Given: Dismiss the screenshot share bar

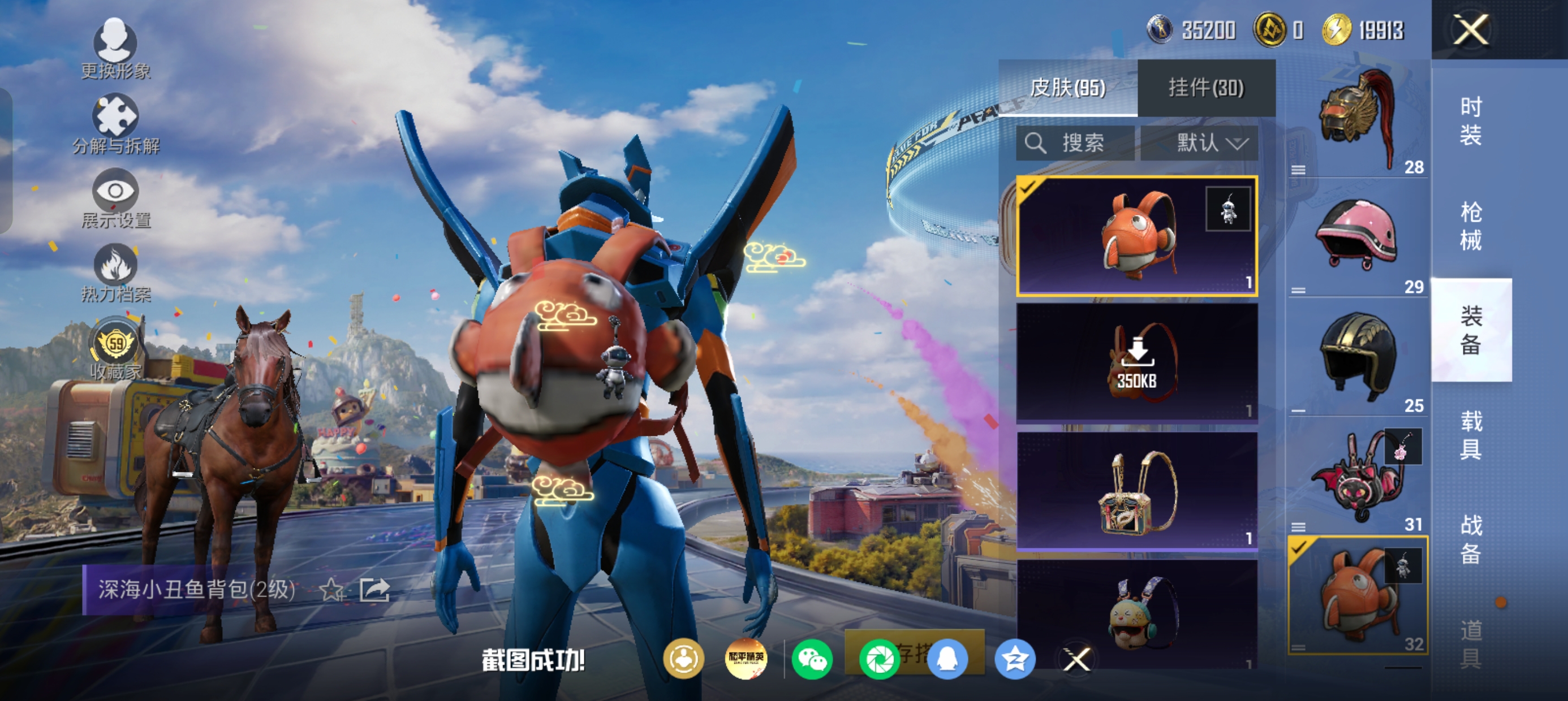Looking at the screenshot, I should (x=1077, y=660).
